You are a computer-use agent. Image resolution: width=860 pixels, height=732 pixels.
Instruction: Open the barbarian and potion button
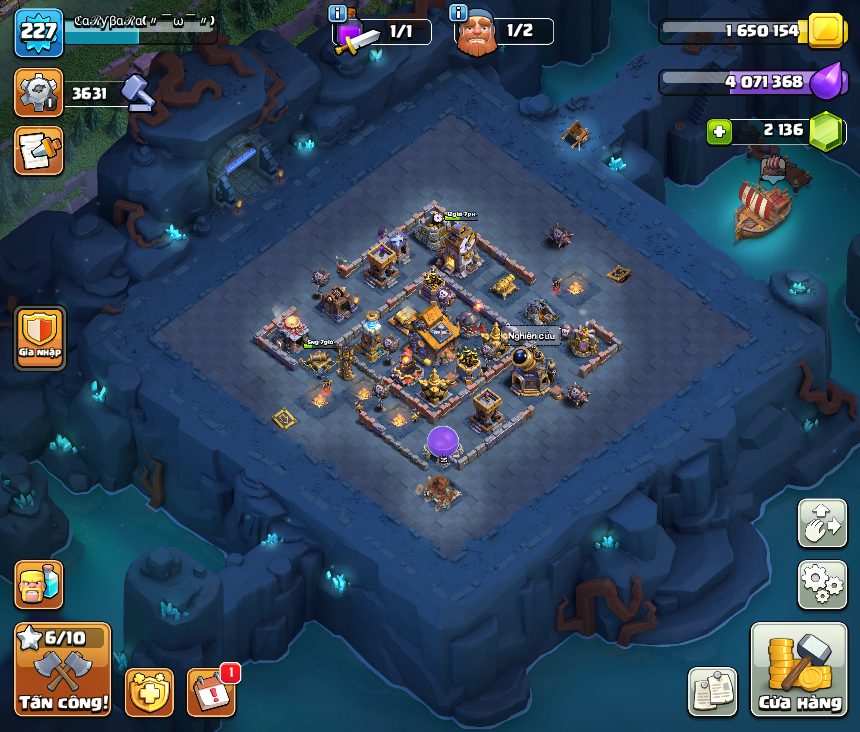39,584
